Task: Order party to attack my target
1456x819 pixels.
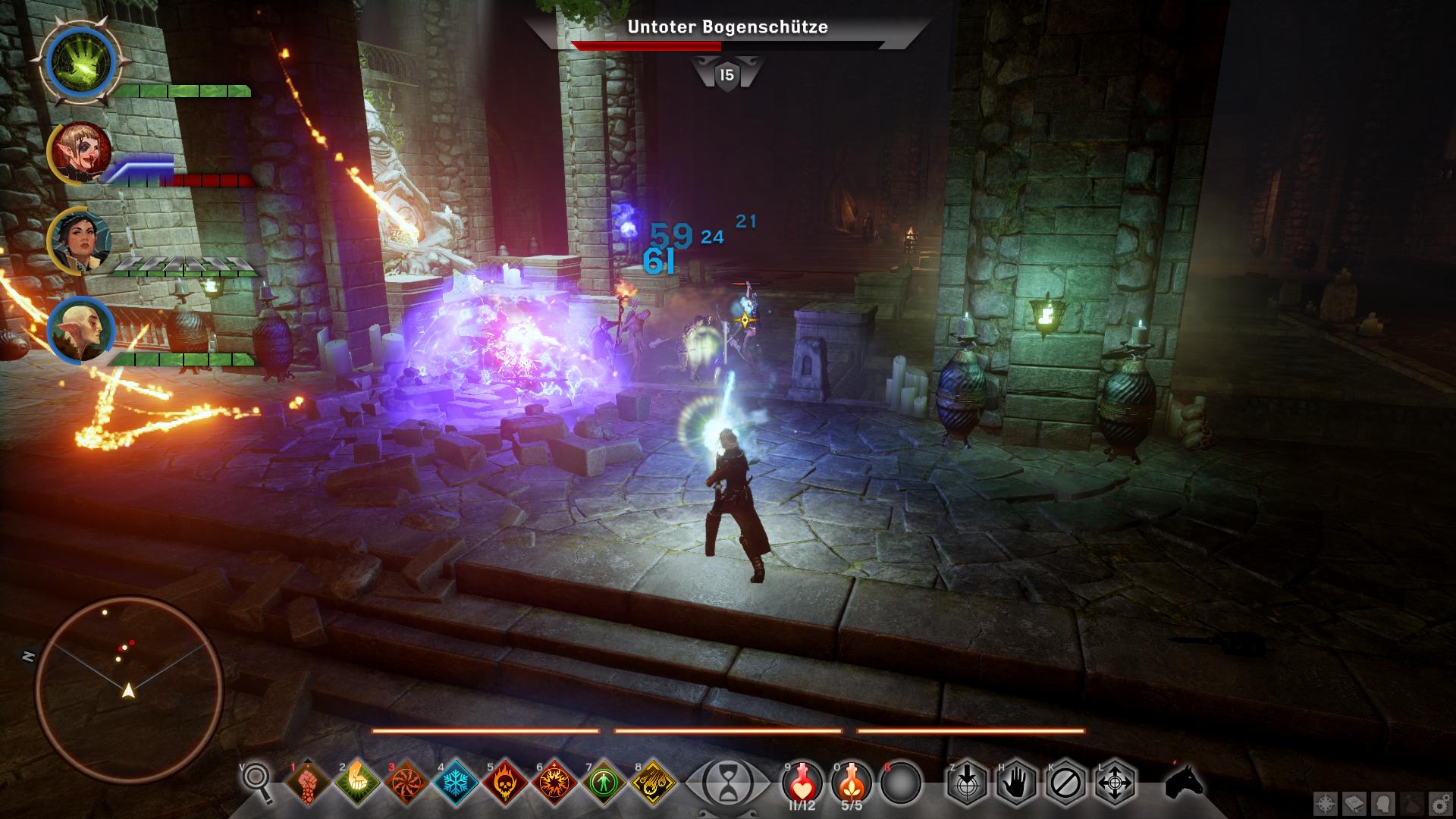Action: (965, 781)
